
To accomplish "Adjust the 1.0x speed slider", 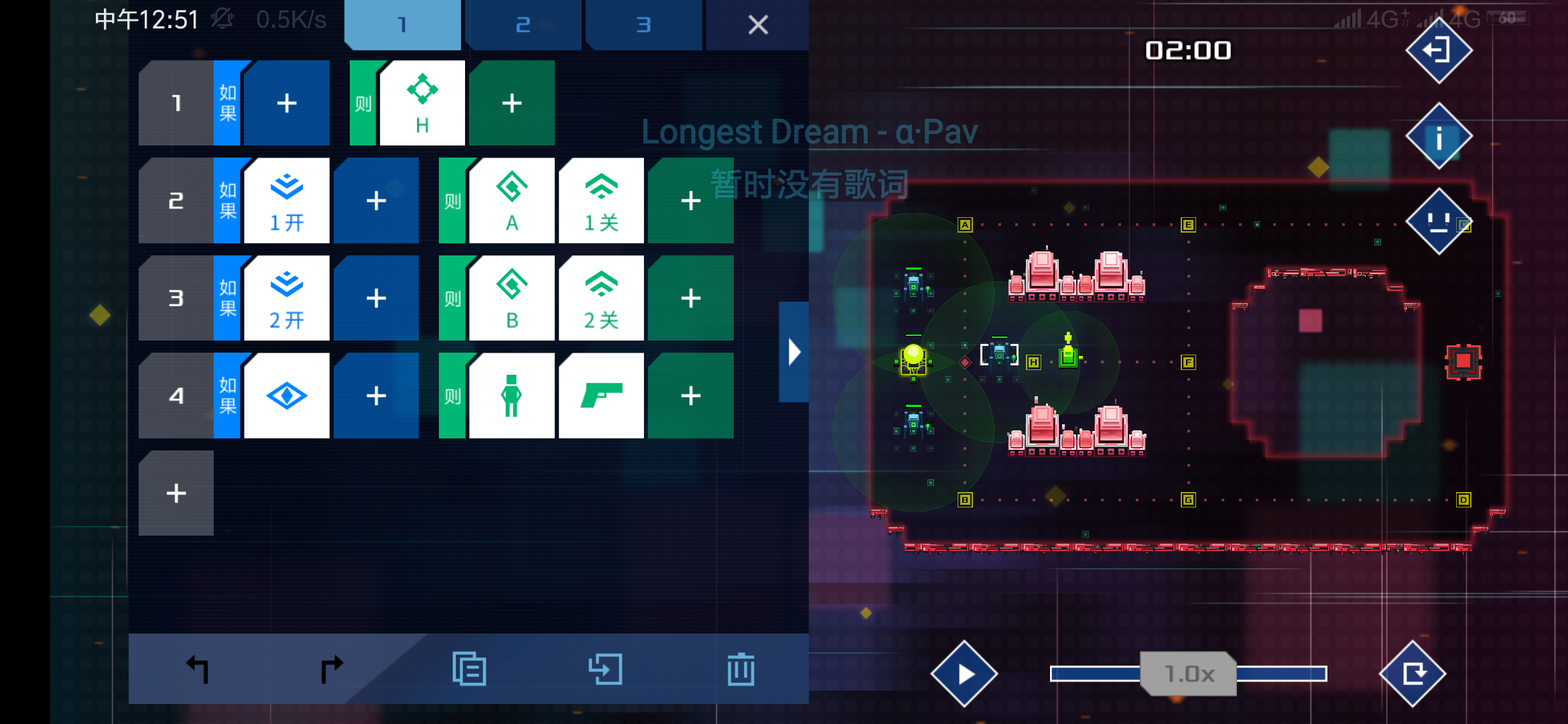I will point(1188,674).
